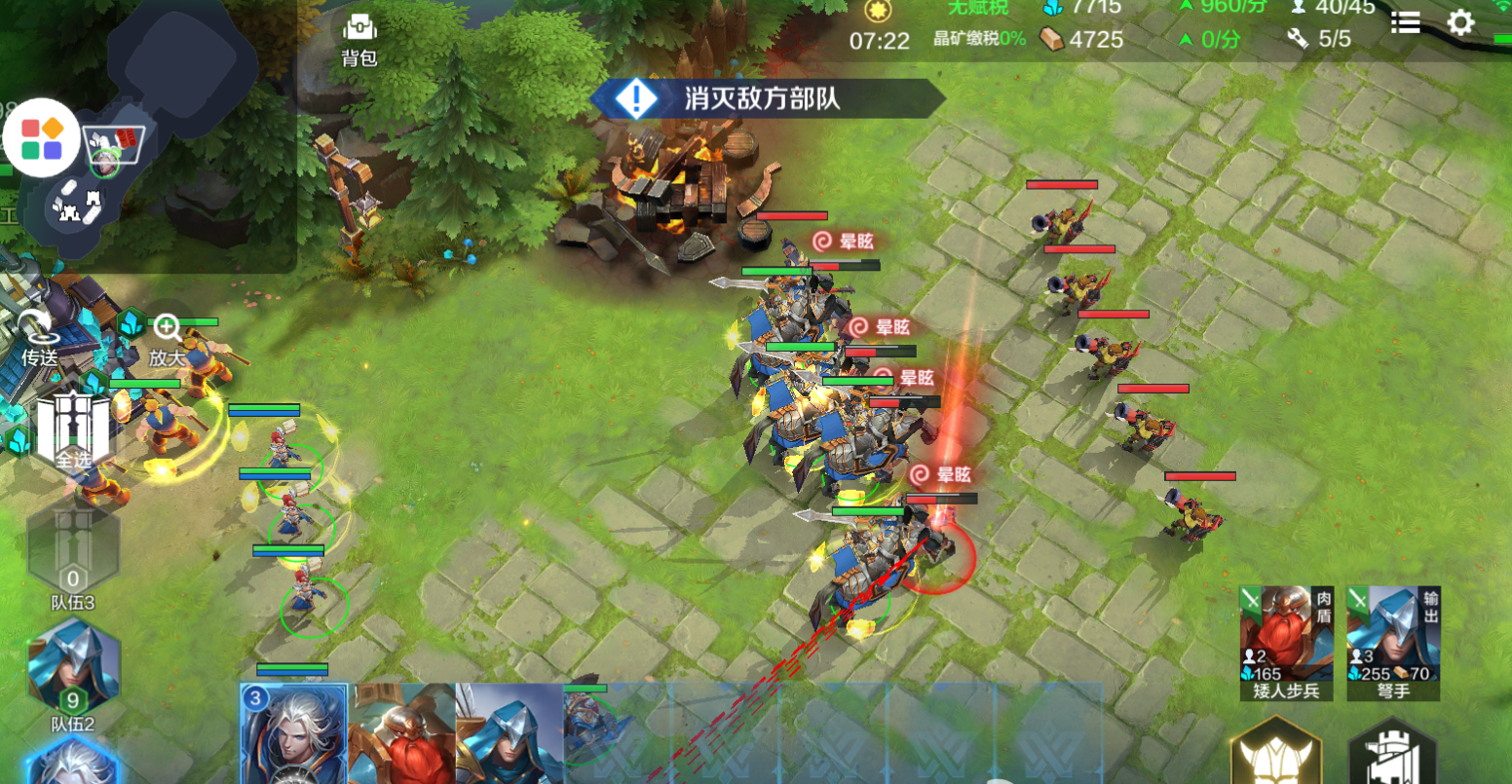Recruit 矮人步兵 dwarf infantry
The image size is (1512, 784).
pos(1286,642)
